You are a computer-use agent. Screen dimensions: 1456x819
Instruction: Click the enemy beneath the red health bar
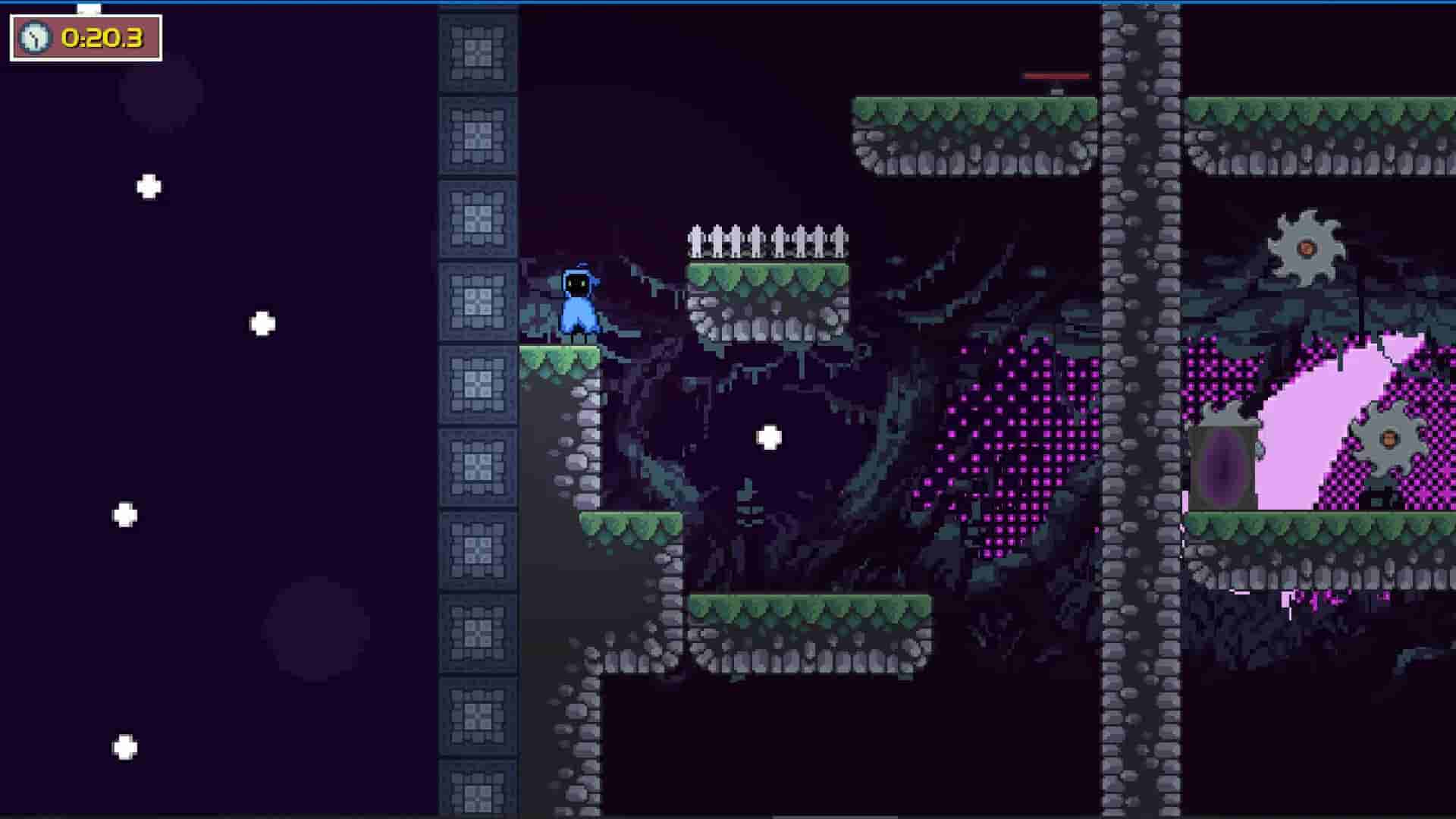[x=1056, y=92]
